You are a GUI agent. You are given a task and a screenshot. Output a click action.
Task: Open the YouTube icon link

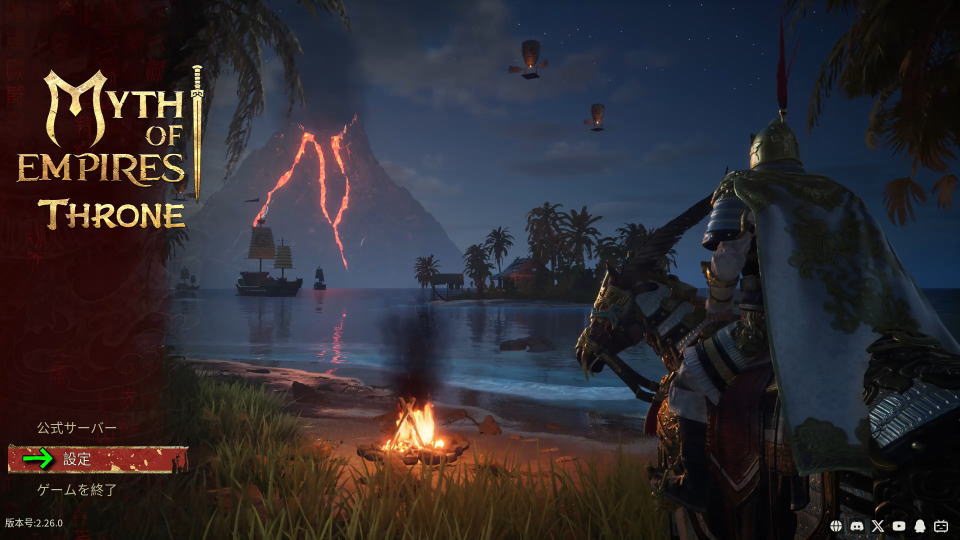tap(899, 525)
